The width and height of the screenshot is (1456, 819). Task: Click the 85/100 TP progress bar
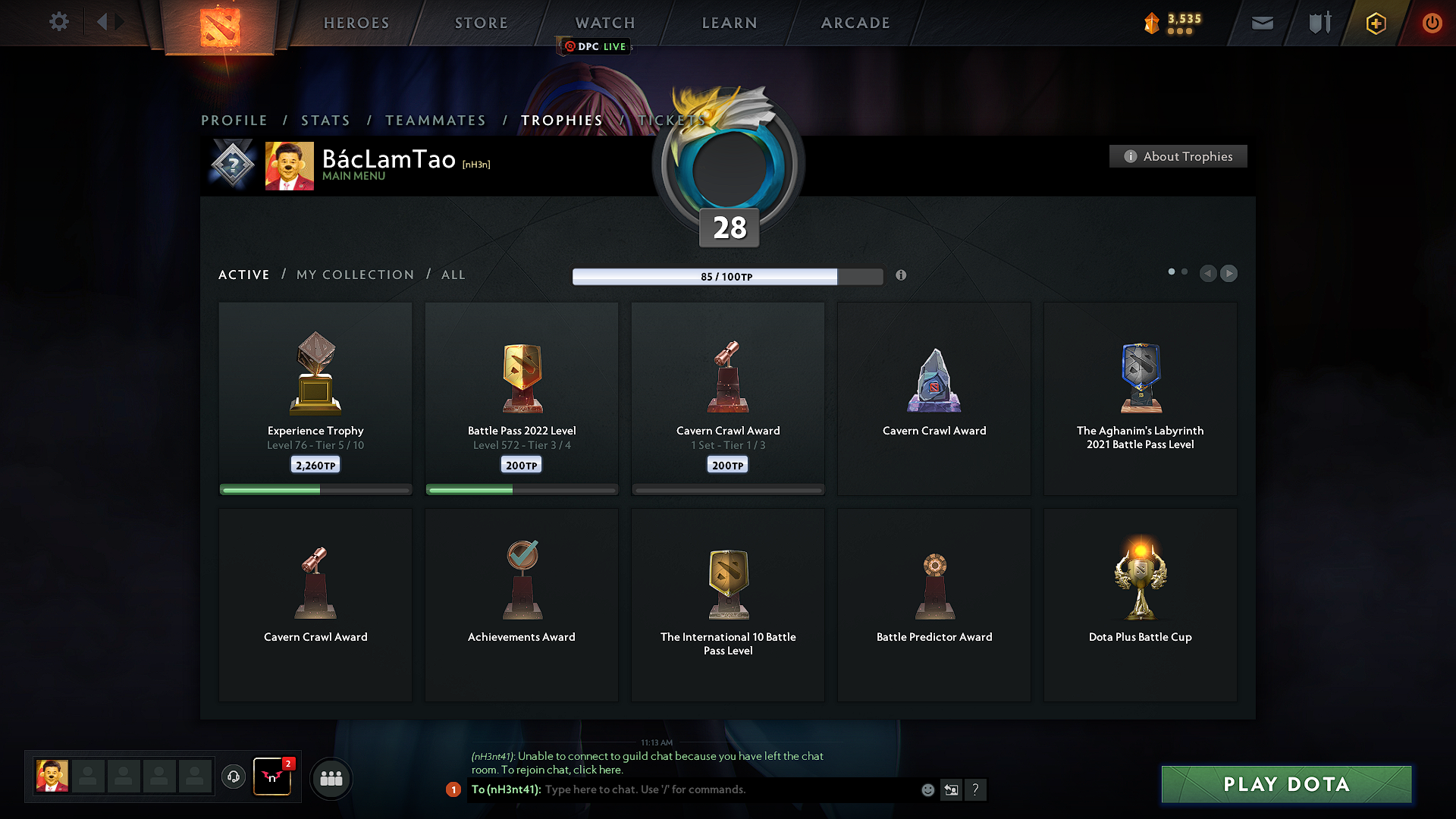[x=726, y=277]
